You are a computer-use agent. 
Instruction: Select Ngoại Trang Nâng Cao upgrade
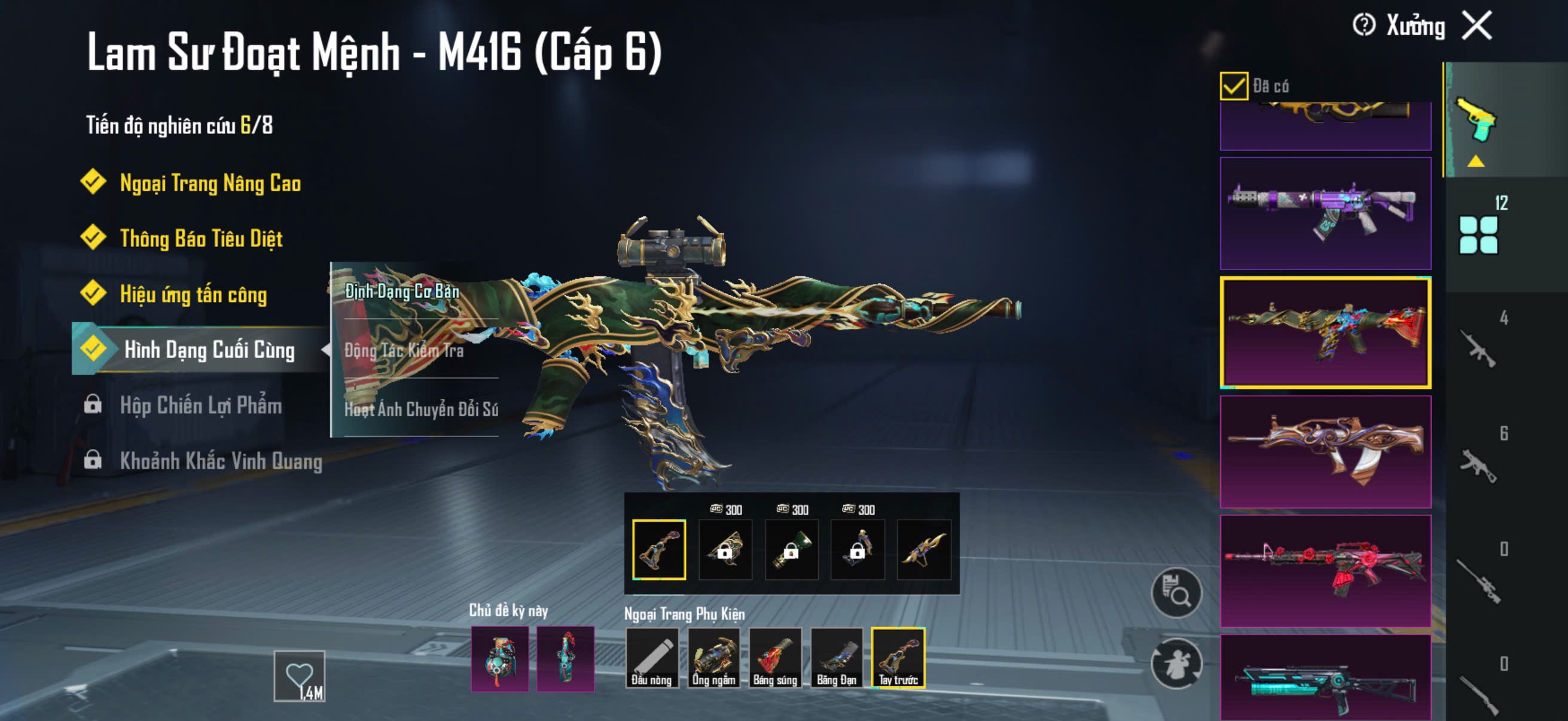tap(209, 183)
